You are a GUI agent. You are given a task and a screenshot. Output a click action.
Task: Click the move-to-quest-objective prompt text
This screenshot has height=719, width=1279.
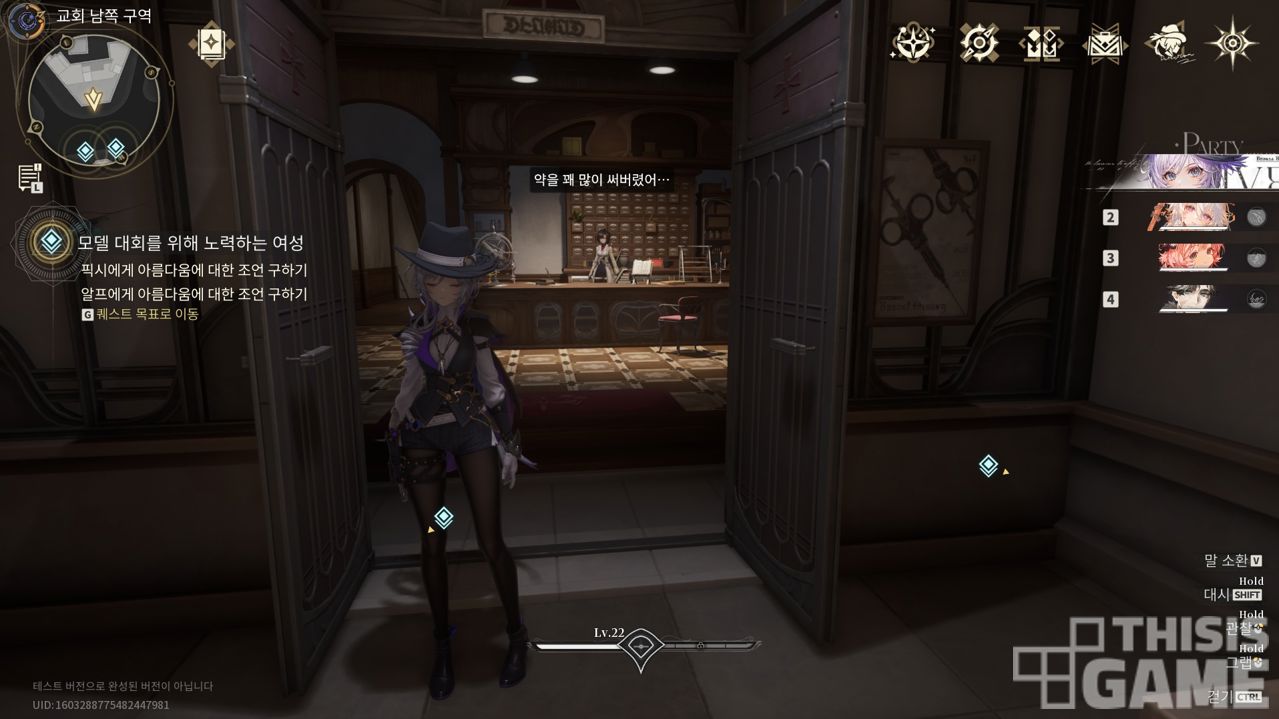(x=147, y=314)
